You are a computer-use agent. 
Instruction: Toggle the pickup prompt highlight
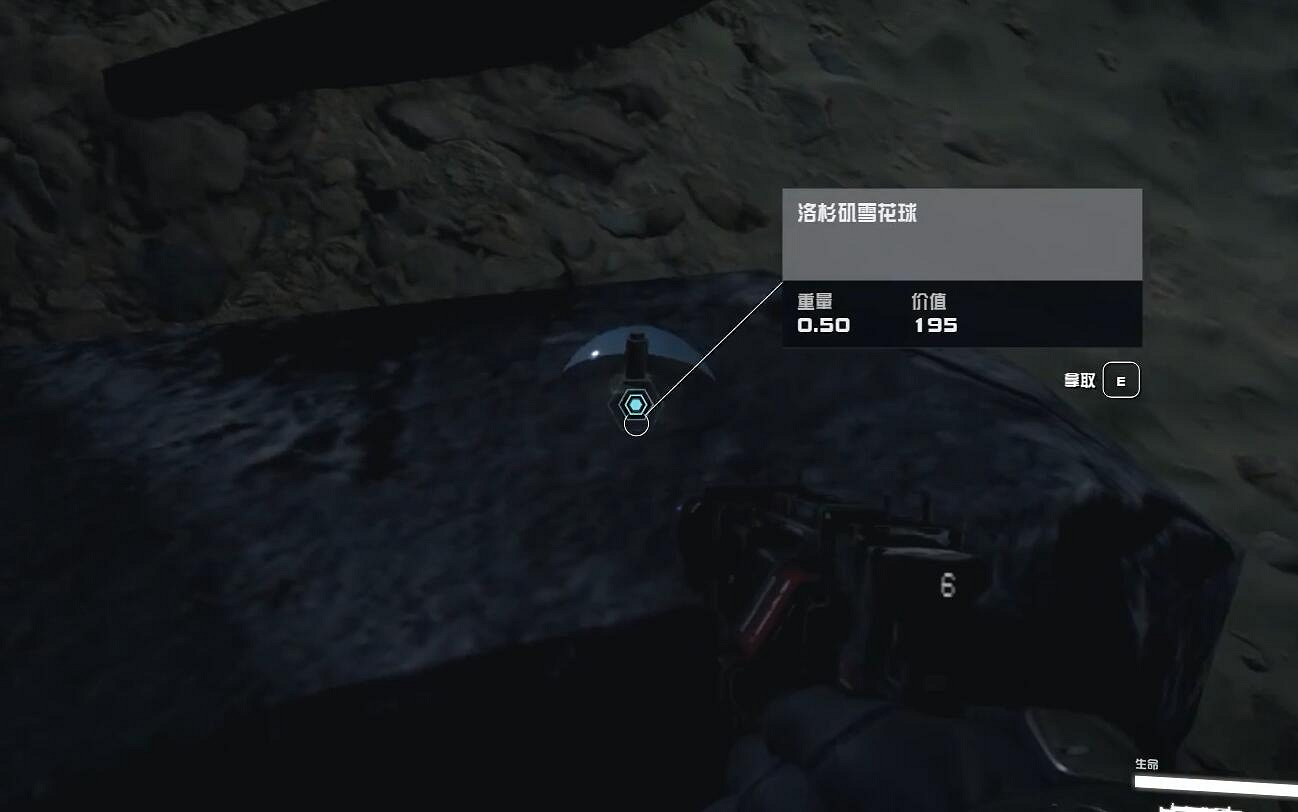pos(1100,380)
